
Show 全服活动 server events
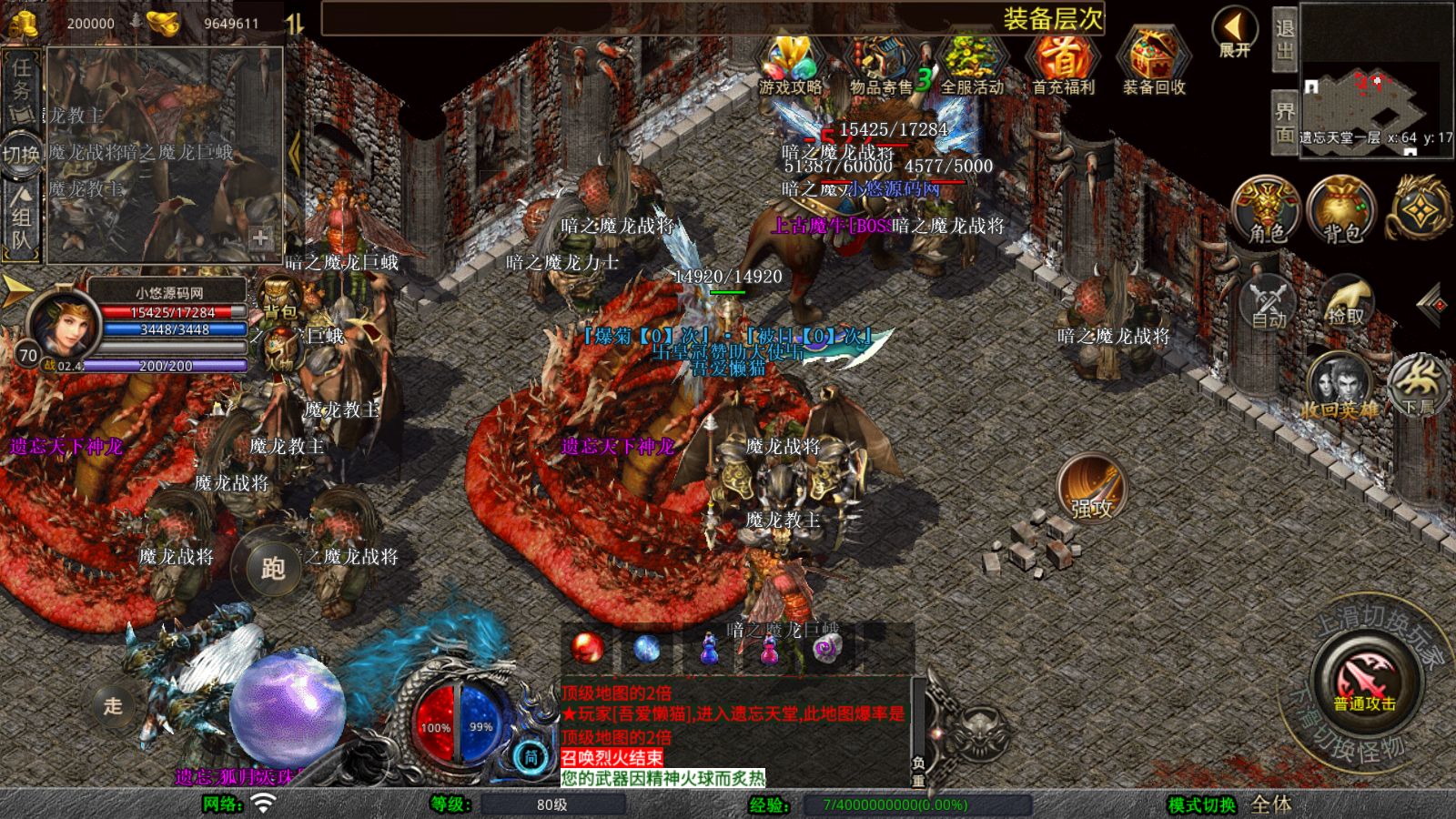[972, 66]
